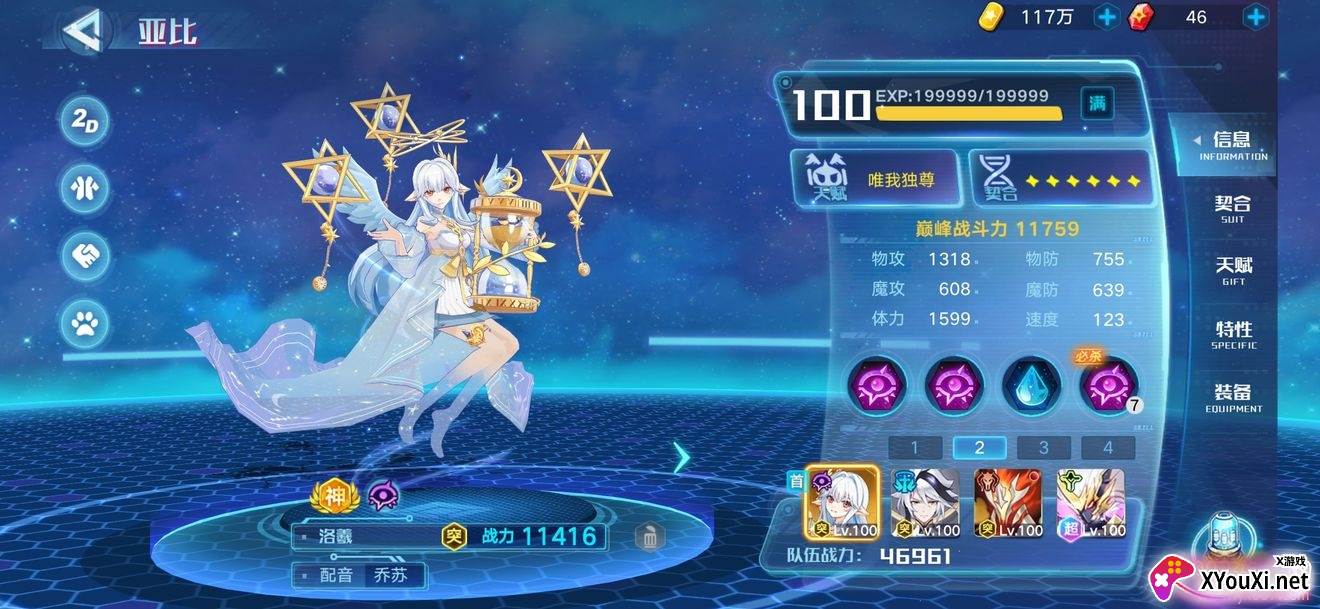Go back with the arrow button
The width and height of the screenshot is (1320, 609).
[x=85, y=30]
